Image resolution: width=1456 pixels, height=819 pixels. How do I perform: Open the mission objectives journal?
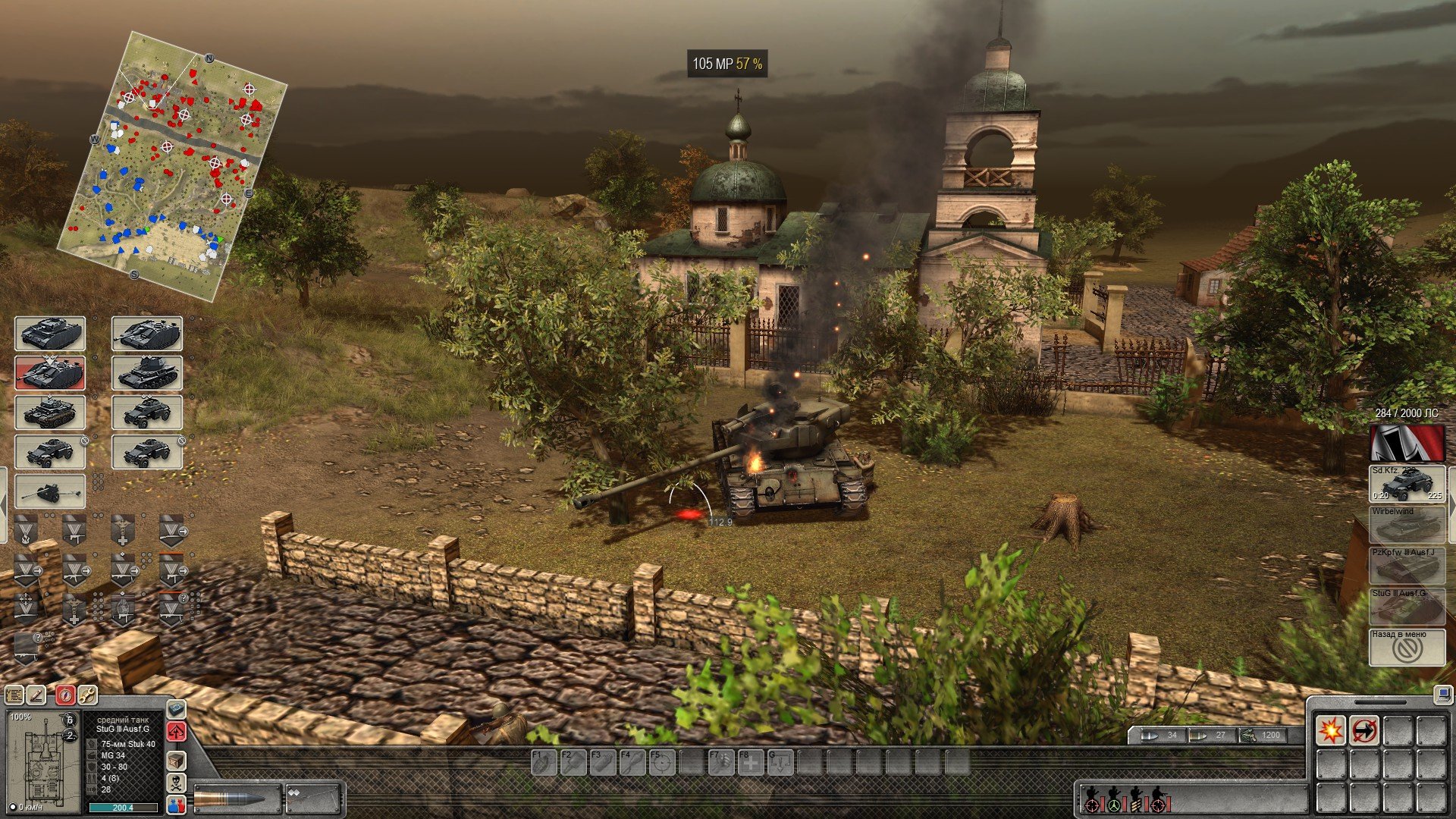14,695
